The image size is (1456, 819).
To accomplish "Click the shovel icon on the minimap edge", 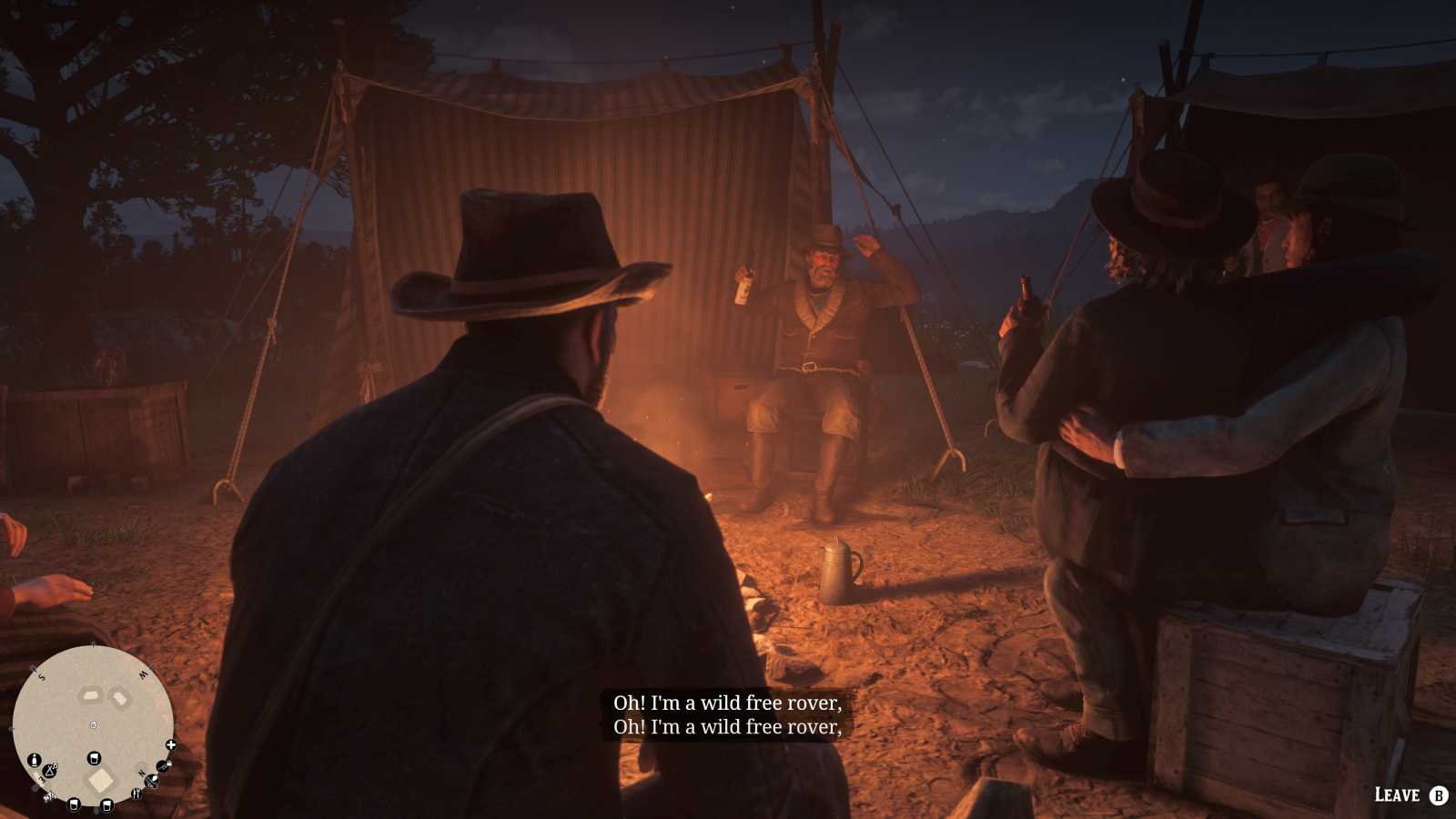I will pos(163,767).
